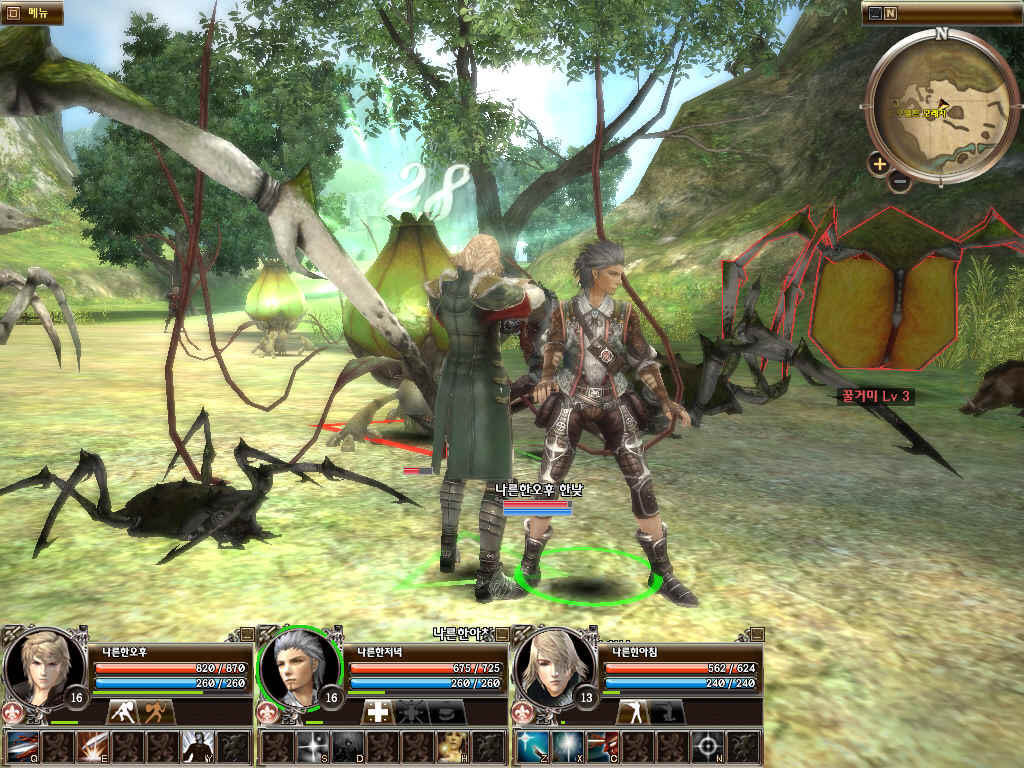Image resolution: width=1024 pixels, height=768 pixels.
Task: Click the minimap zoom-out minus button
Action: (x=899, y=182)
